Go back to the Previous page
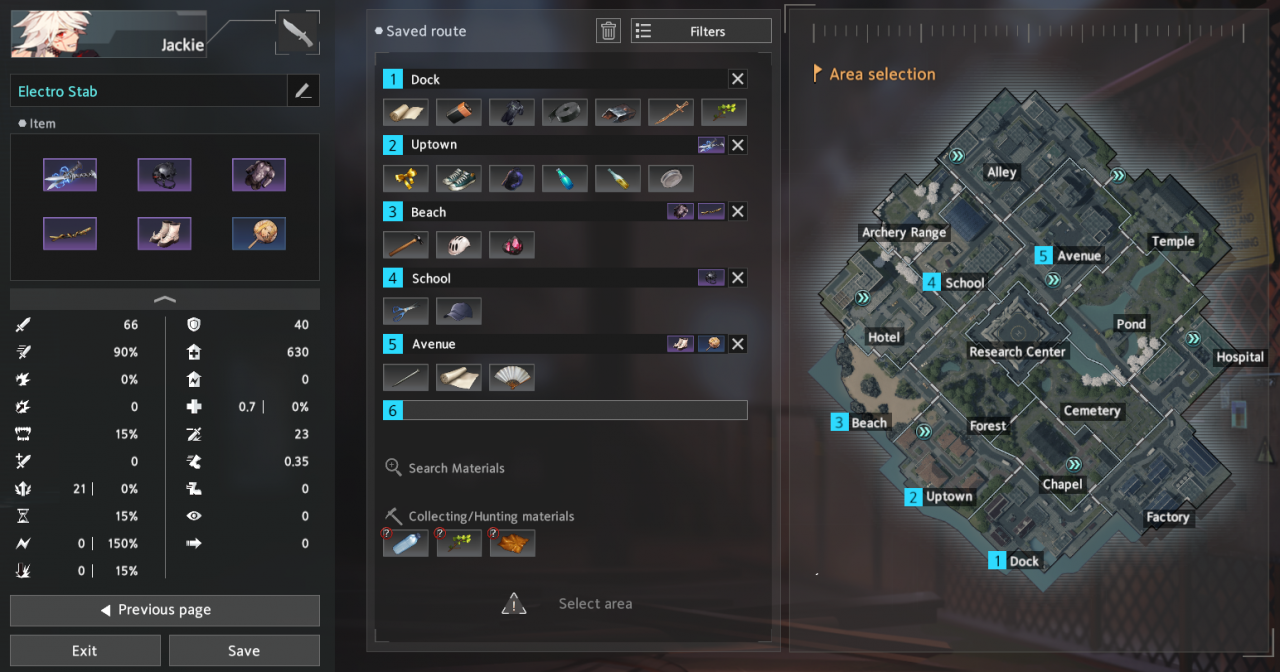This screenshot has width=1280, height=672. pos(165,610)
